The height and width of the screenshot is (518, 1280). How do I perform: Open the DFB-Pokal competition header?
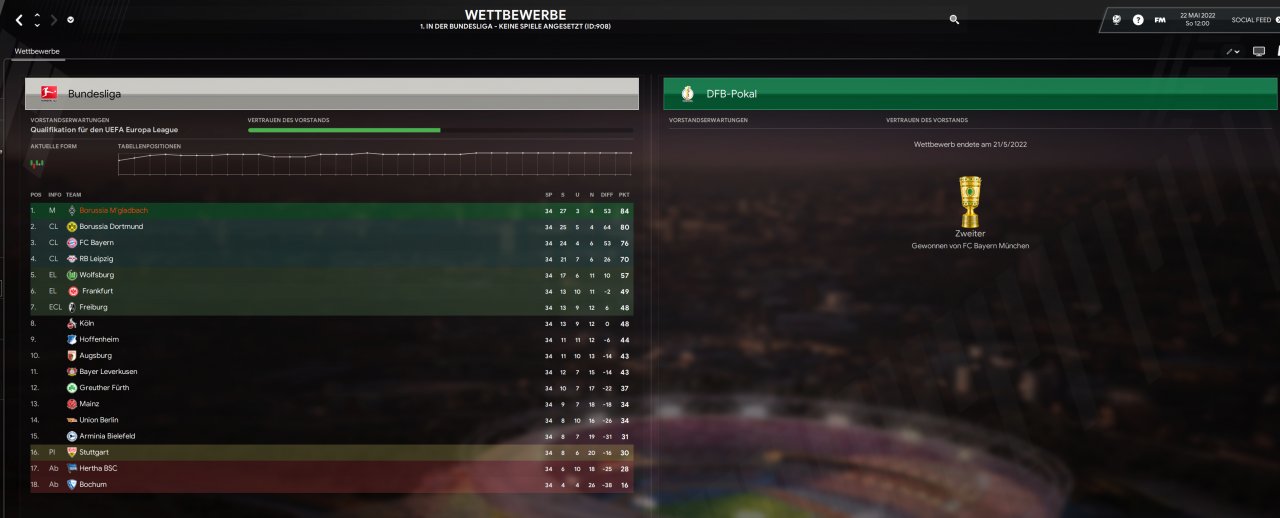(970, 93)
